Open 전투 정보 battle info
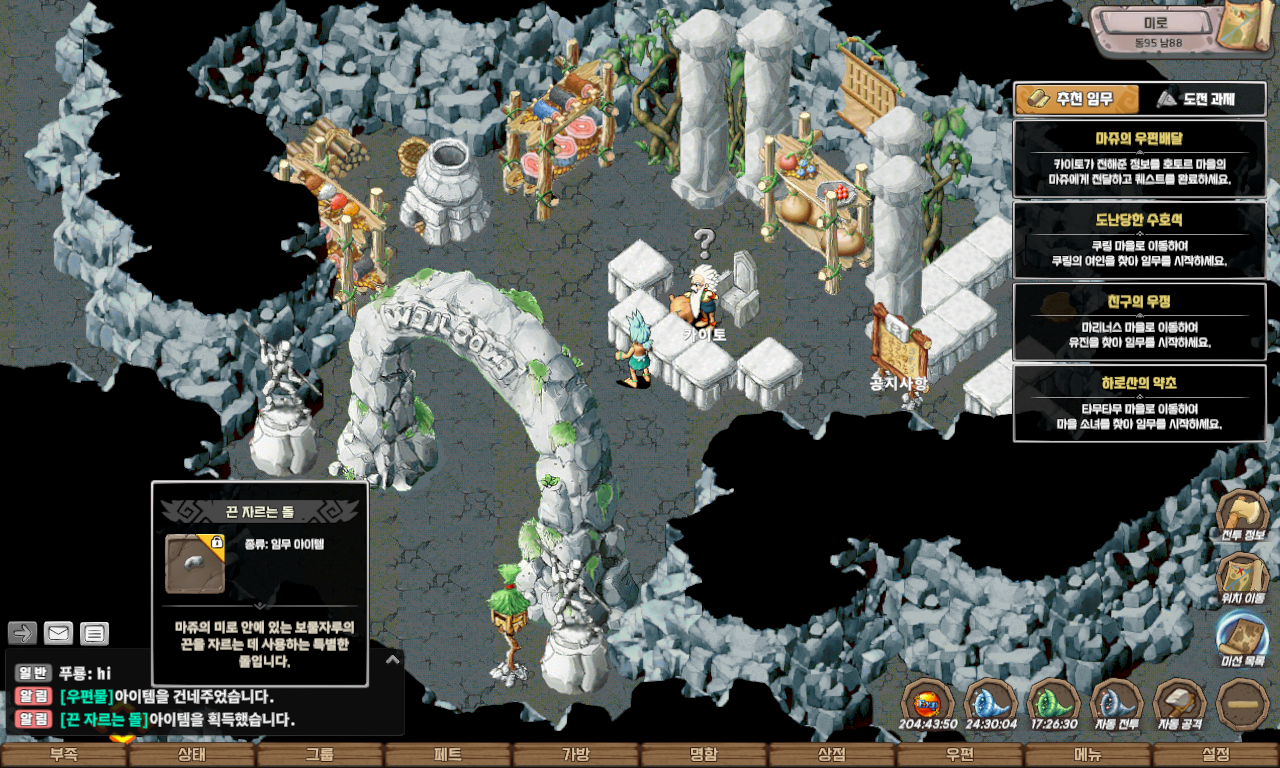1280x768 pixels. [1243, 516]
